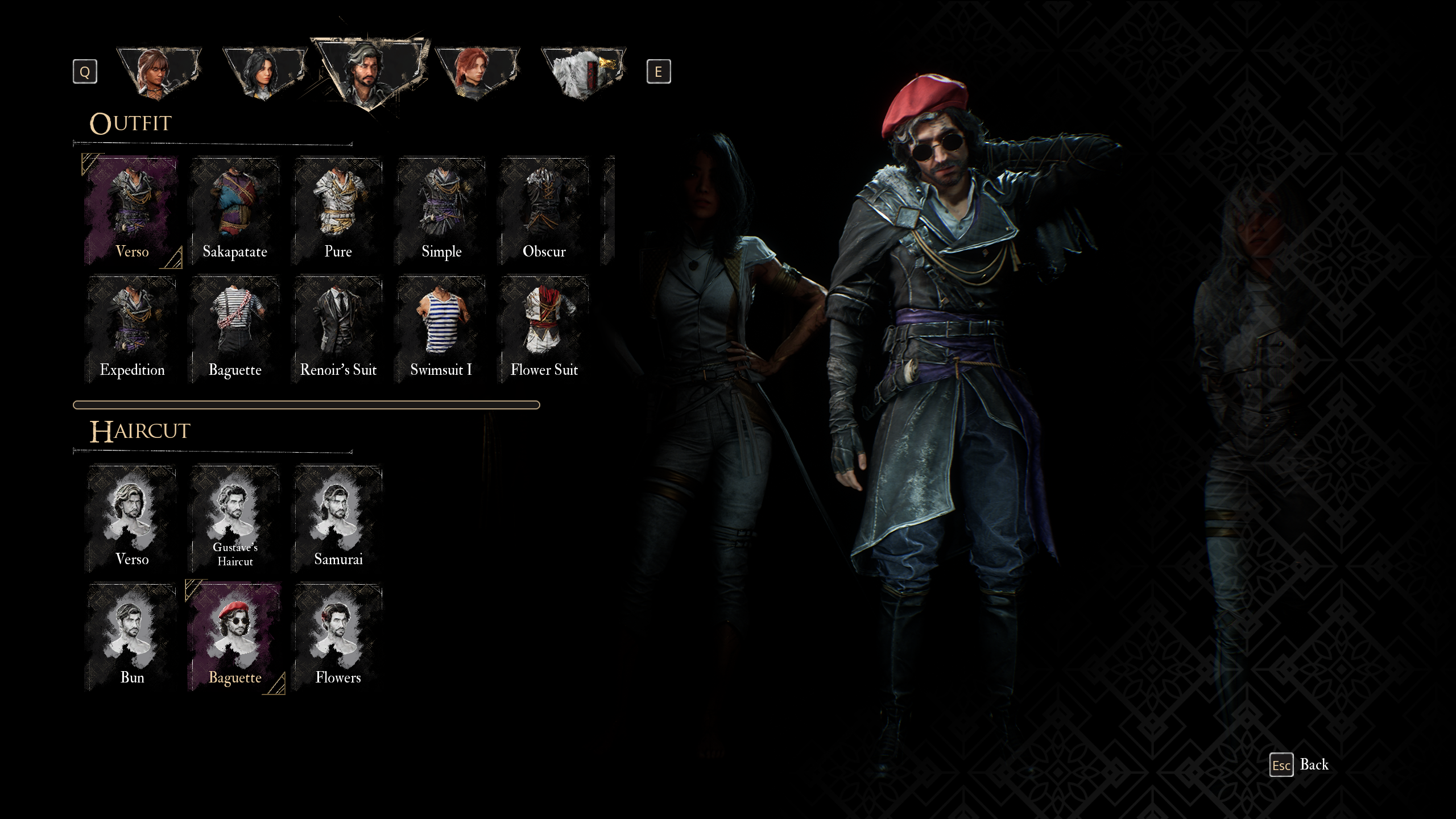Select the Swimsuit I outfit

(441, 329)
